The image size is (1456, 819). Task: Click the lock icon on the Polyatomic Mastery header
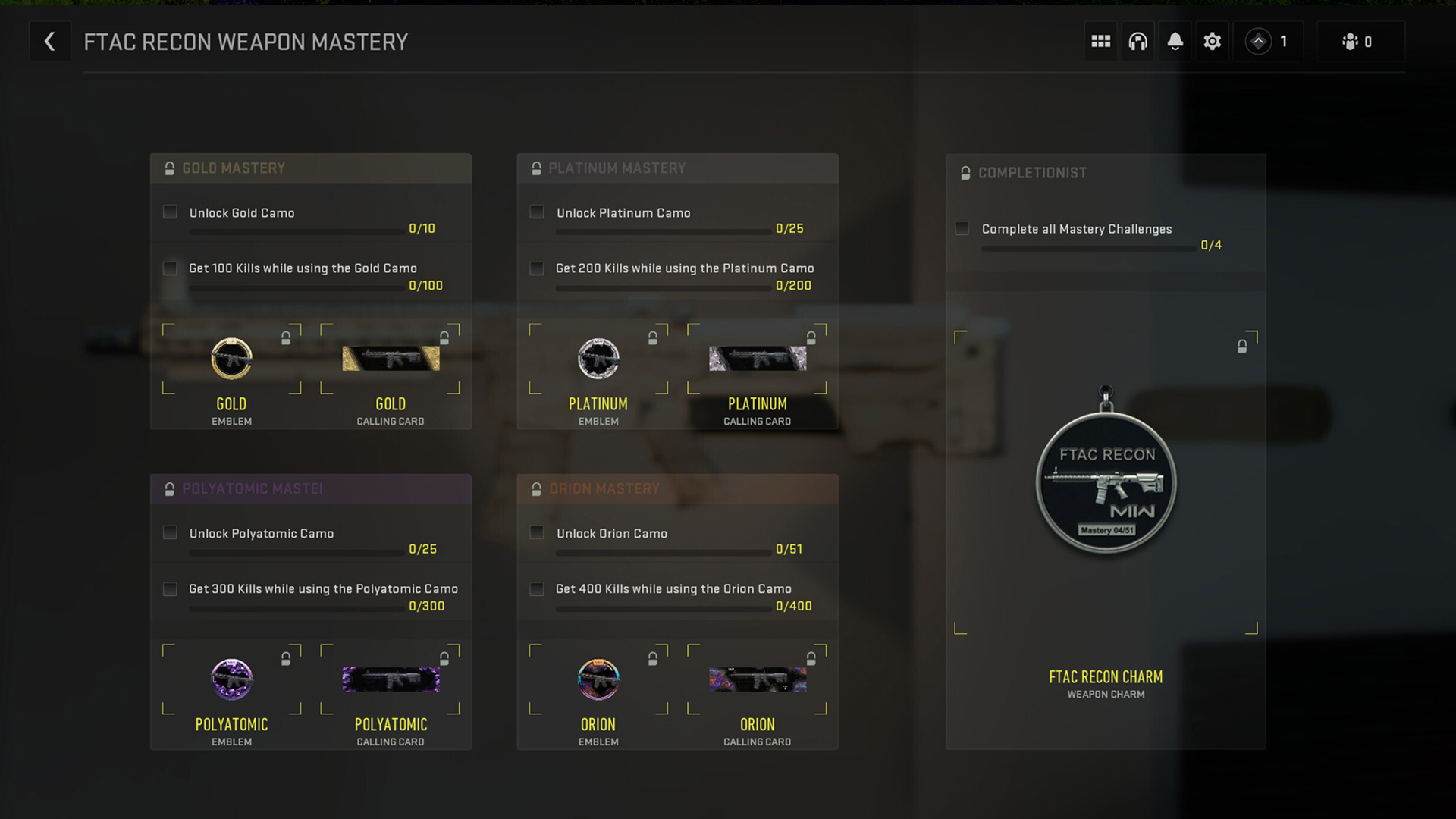pyautogui.click(x=170, y=489)
